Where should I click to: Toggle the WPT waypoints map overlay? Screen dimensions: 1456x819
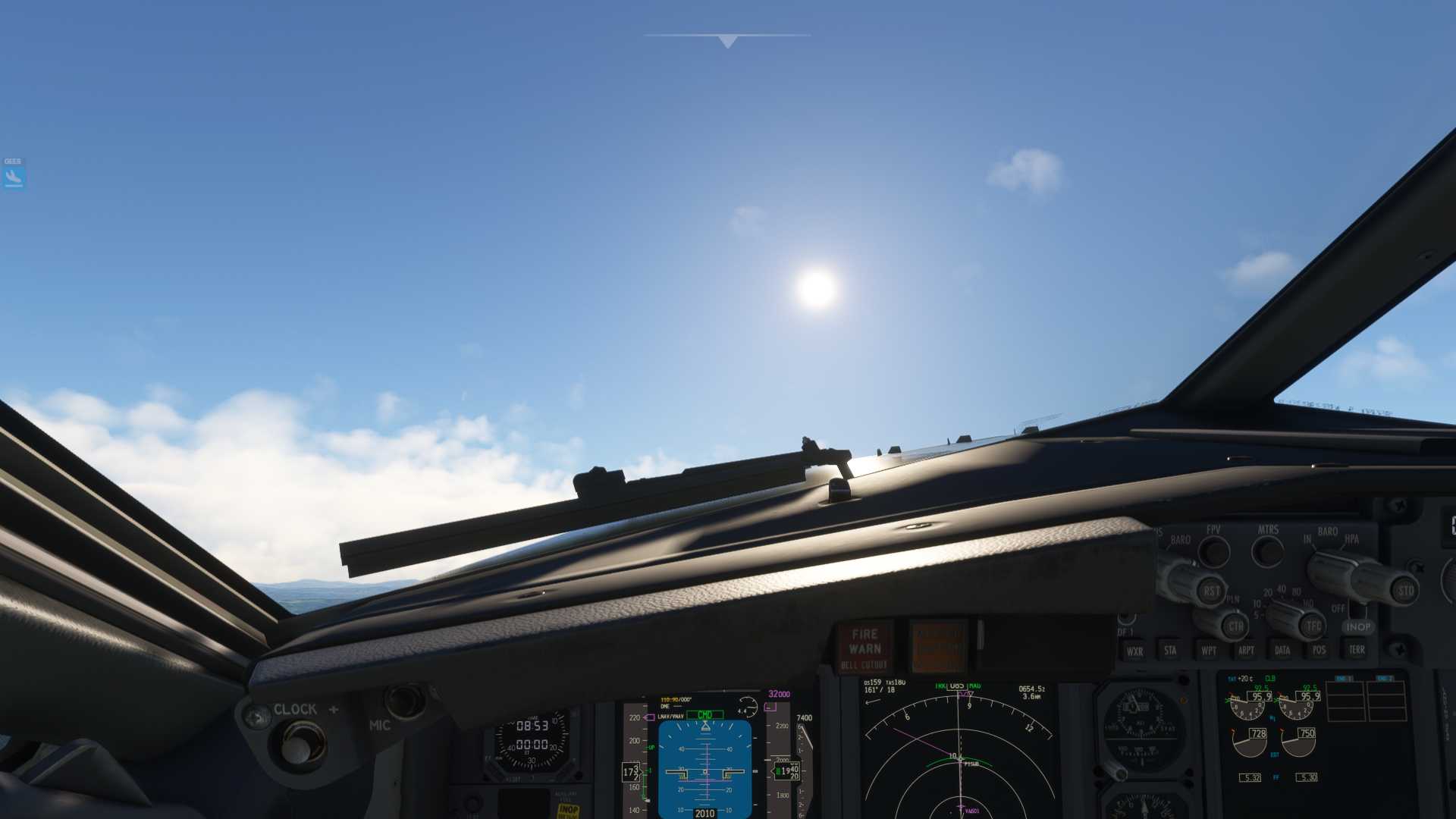coord(1208,650)
